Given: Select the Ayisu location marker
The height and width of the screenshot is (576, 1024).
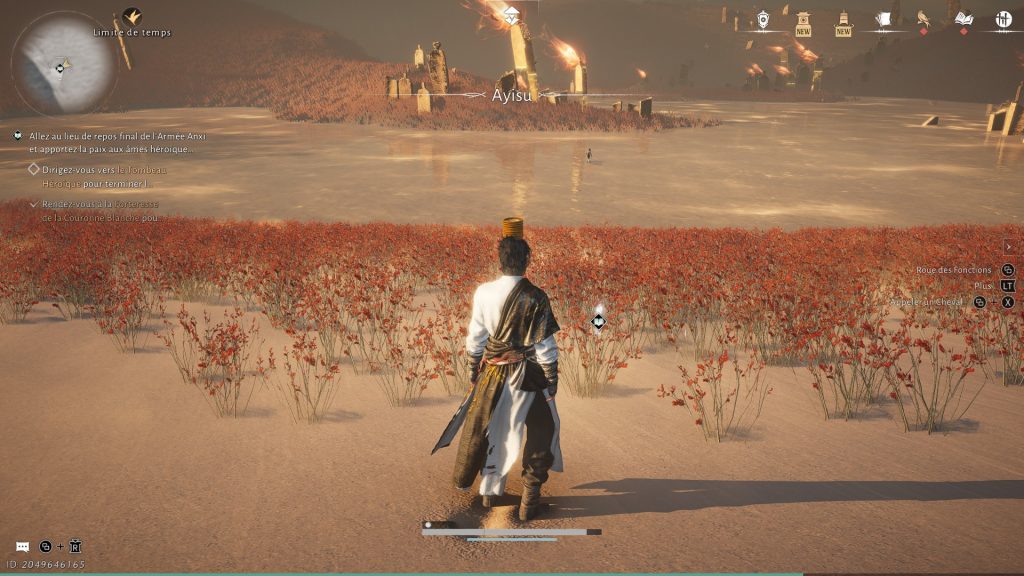Looking at the screenshot, I should [x=513, y=95].
